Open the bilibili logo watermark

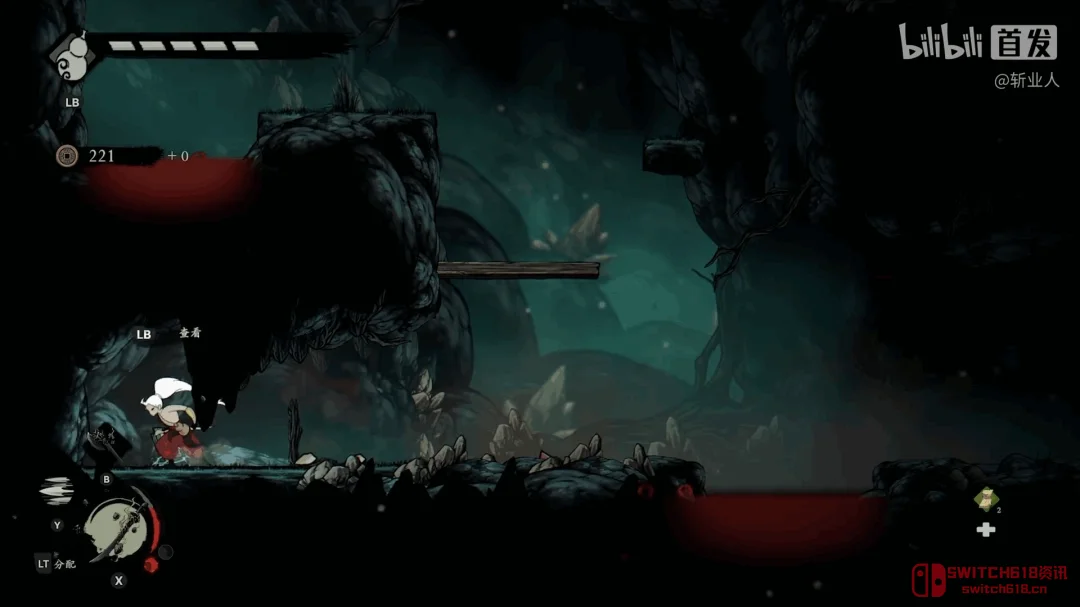[939, 43]
